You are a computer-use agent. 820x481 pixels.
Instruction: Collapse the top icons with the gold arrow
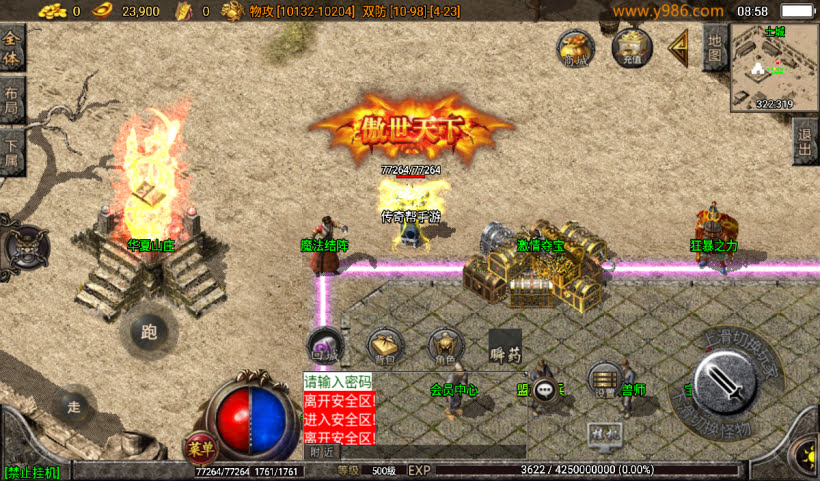tap(679, 46)
